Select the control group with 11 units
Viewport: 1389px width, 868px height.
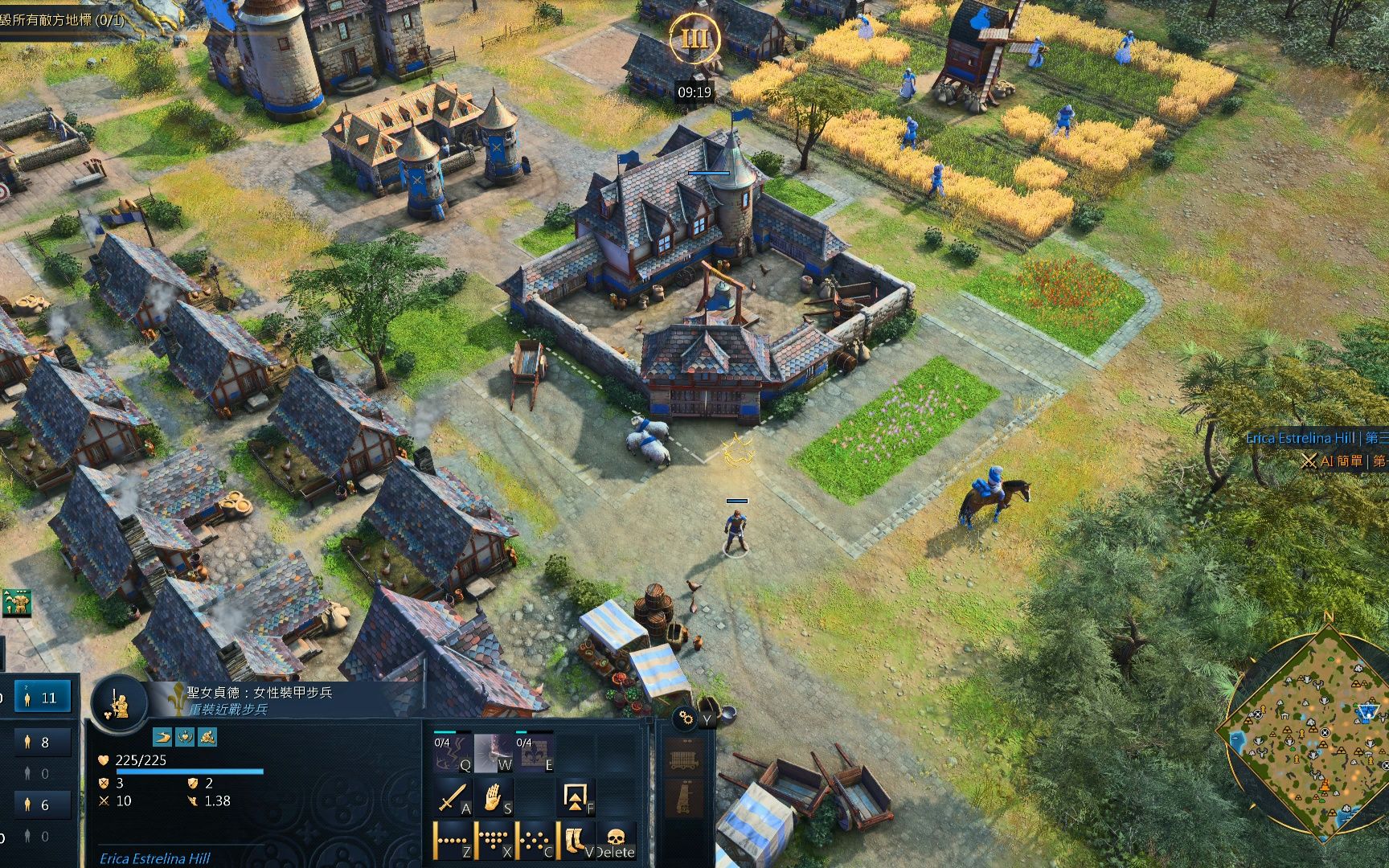pos(39,697)
